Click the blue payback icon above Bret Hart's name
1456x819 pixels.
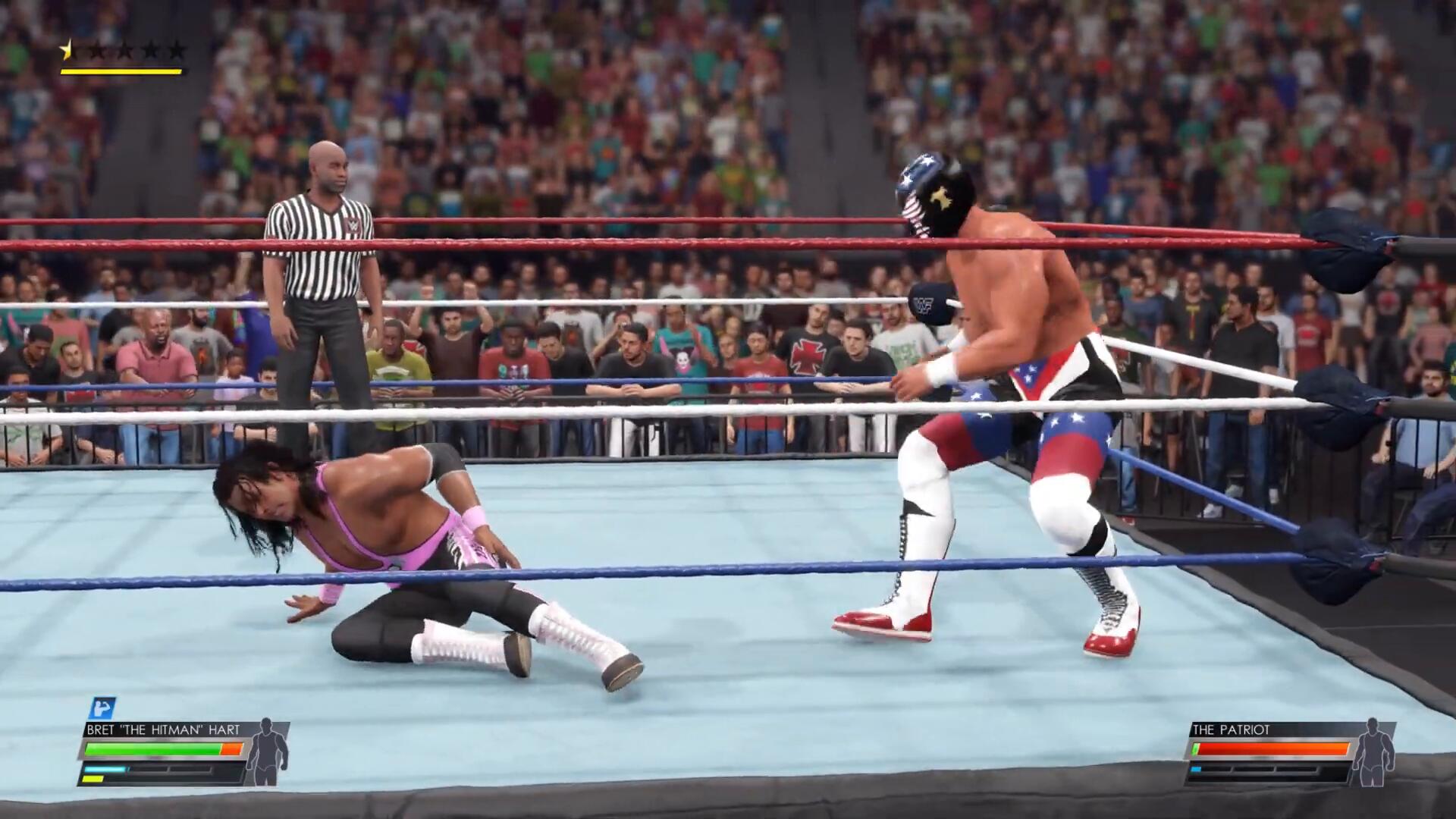100,708
